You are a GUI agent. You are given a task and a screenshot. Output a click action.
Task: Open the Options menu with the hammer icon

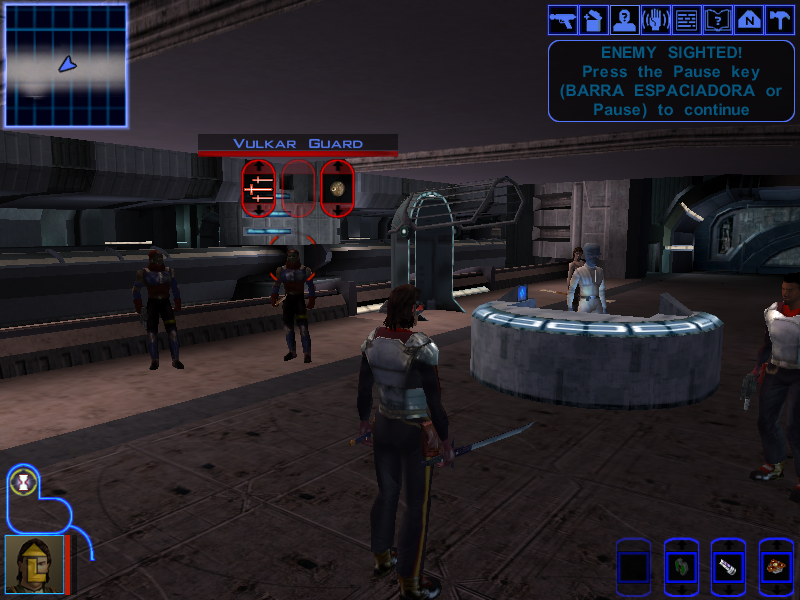pyautogui.click(x=779, y=19)
